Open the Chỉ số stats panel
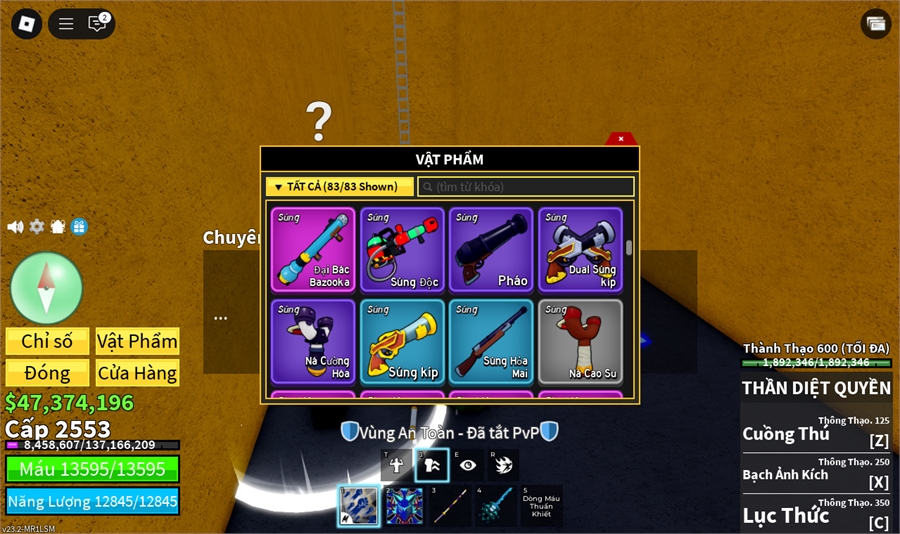 47,341
